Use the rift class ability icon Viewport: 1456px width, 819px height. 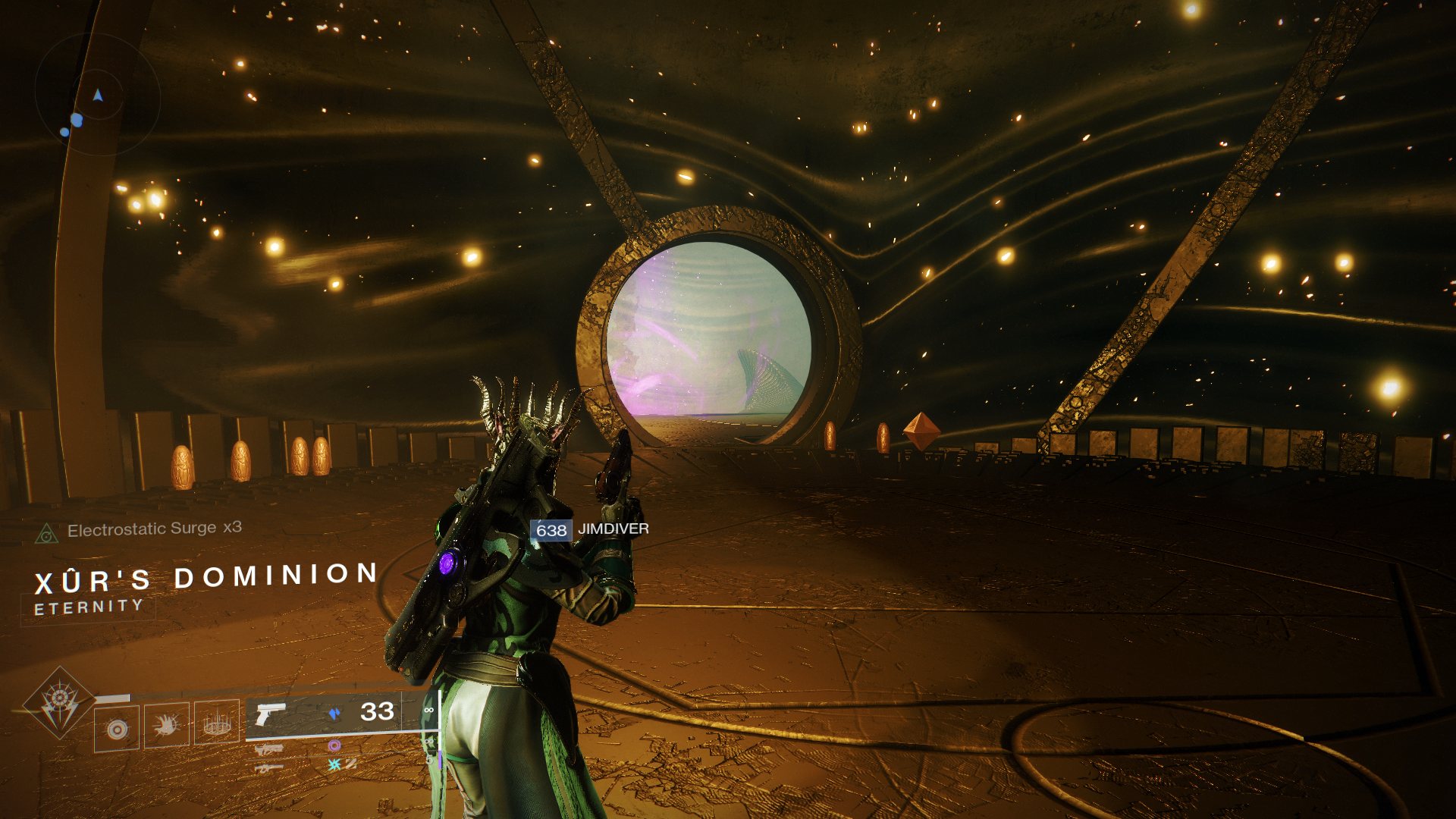(217, 723)
